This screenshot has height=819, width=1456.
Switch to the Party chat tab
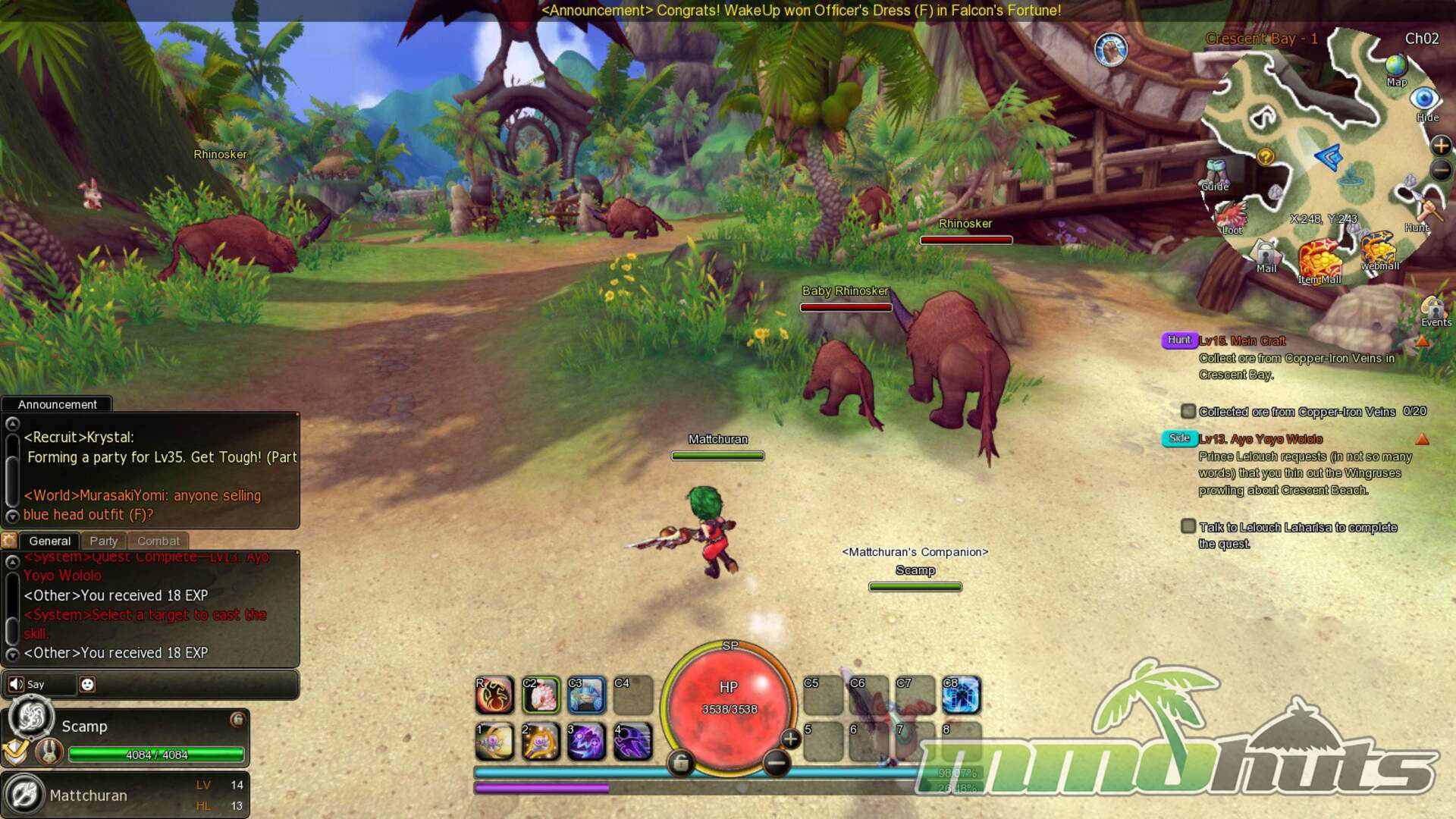pyautogui.click(x=103, y=541)
